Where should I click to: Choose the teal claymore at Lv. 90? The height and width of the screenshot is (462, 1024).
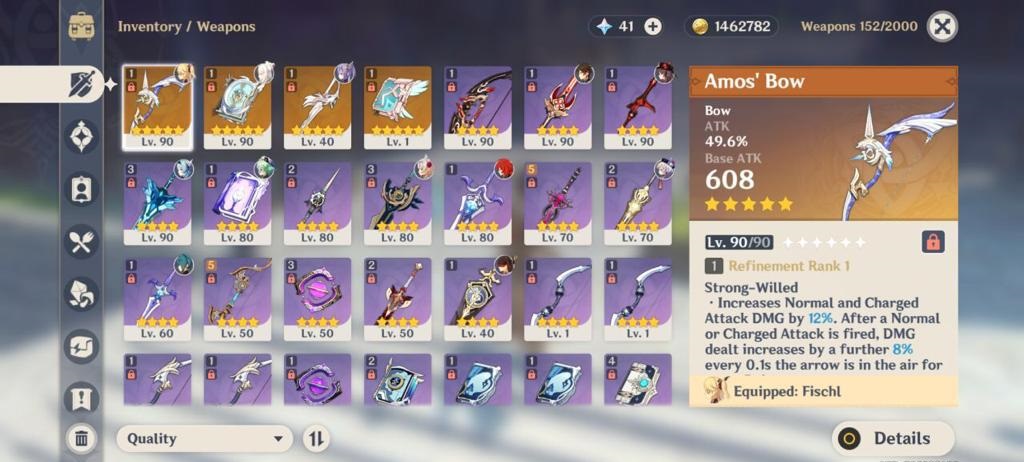158,202
